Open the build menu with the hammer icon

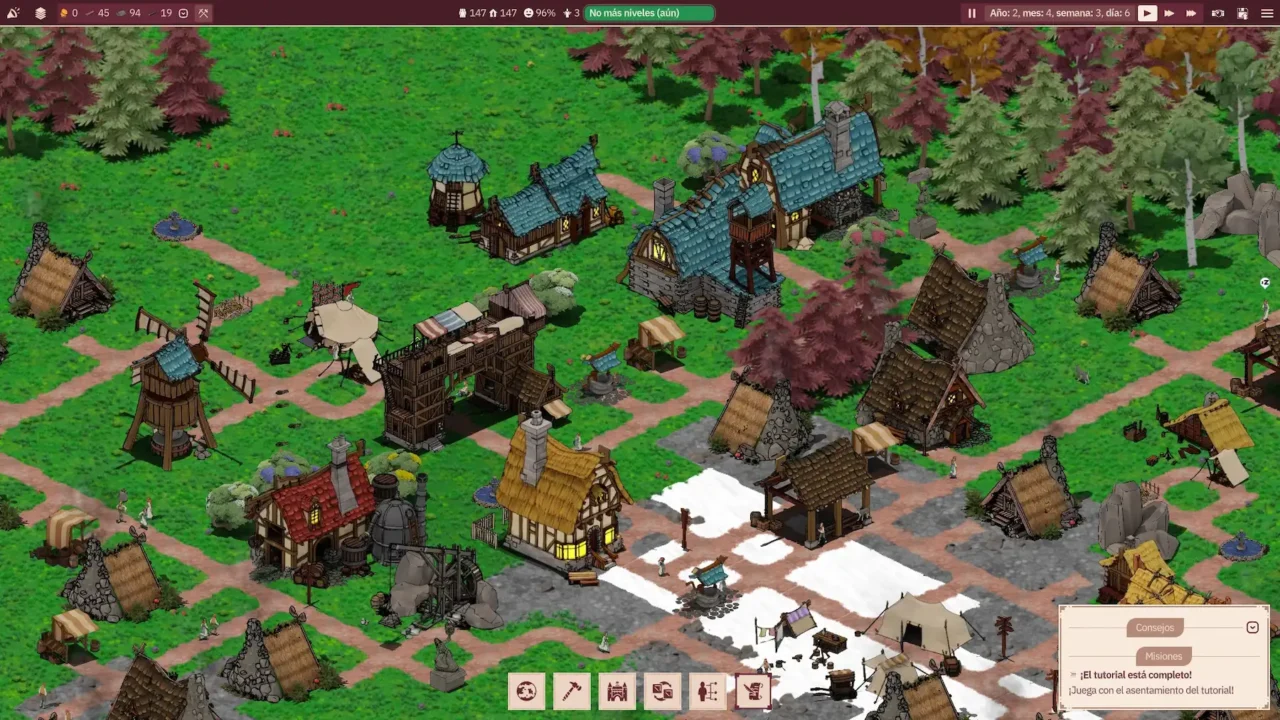[x=572, y=690]
